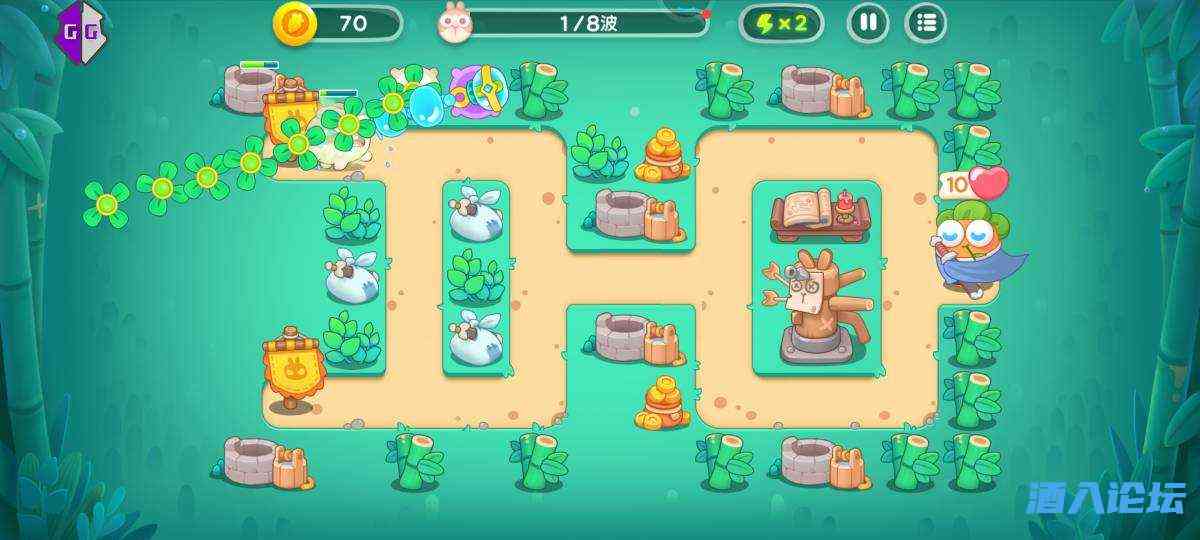Toggle the x2 game speed button
This screenshot has width=1200, height=540.
781,23
